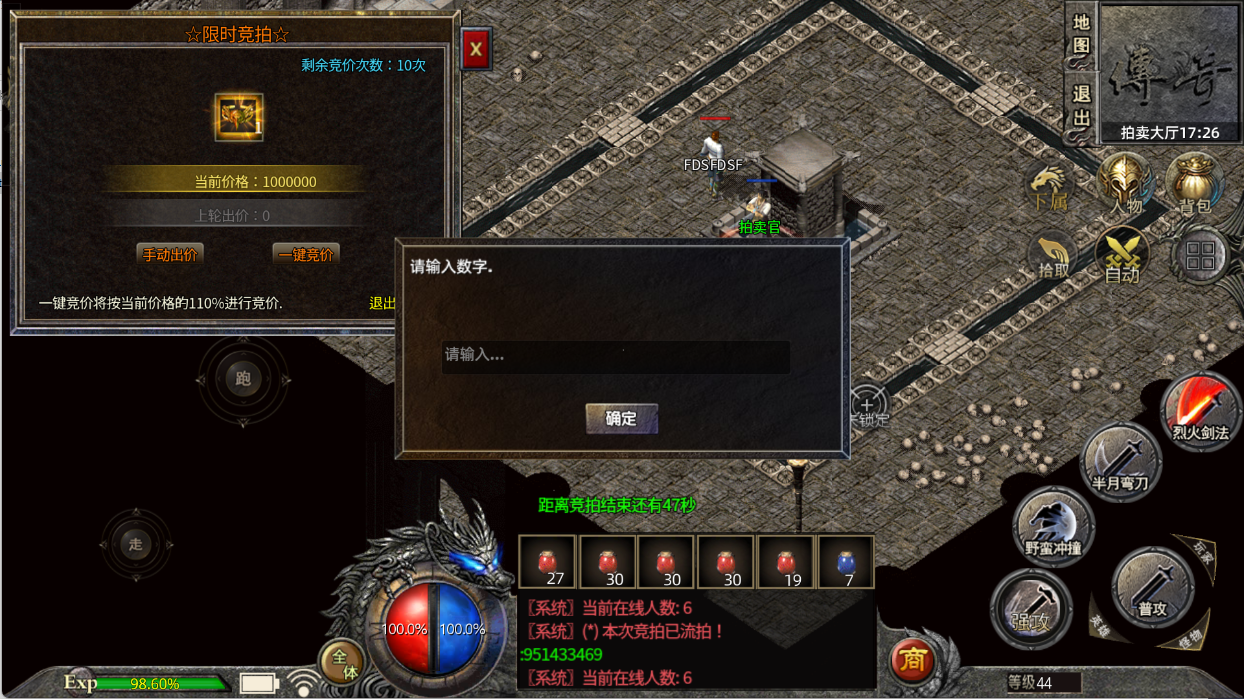The height and width of the screenshot is (699, 1244).
Task: Use the blue mana potion slot
Action: click(846, 564)
